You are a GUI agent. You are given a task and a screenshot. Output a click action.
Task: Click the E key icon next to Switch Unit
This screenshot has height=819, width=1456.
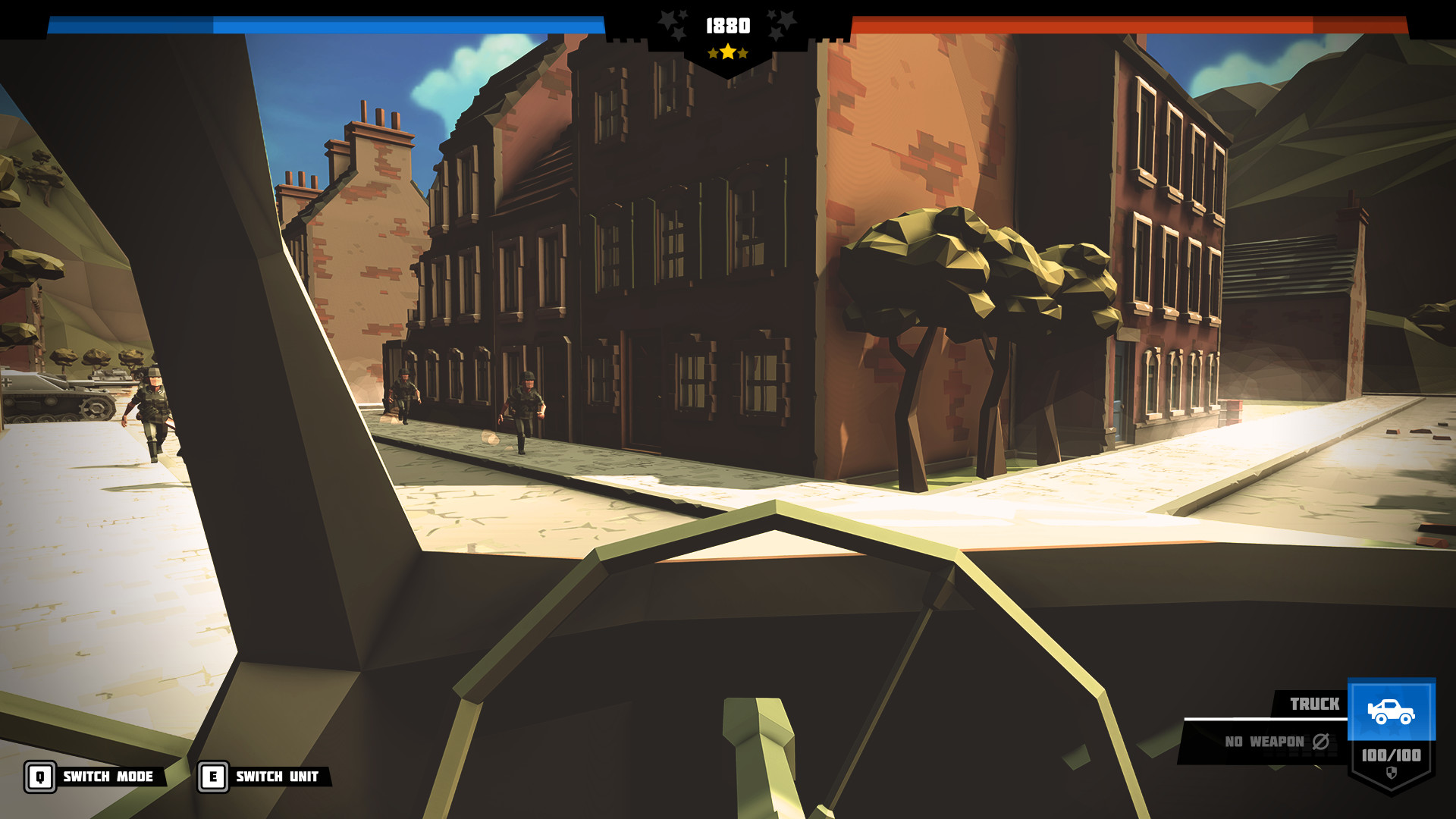214,777
